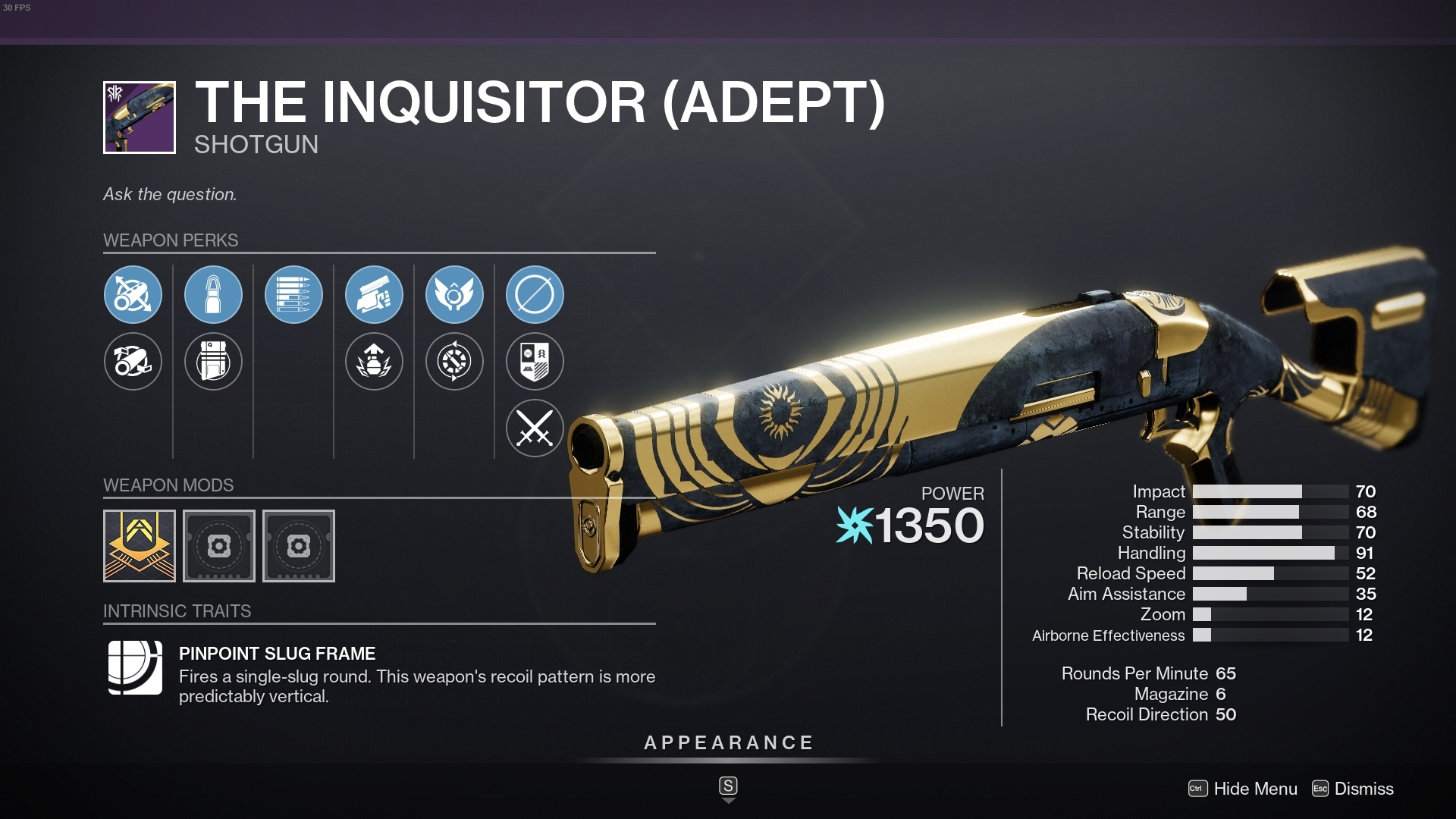Image resolution: width=1456 pixels, height=819 pixels.
Task: Toggle the shield-emblem perk option
Action: click(535, 362)
